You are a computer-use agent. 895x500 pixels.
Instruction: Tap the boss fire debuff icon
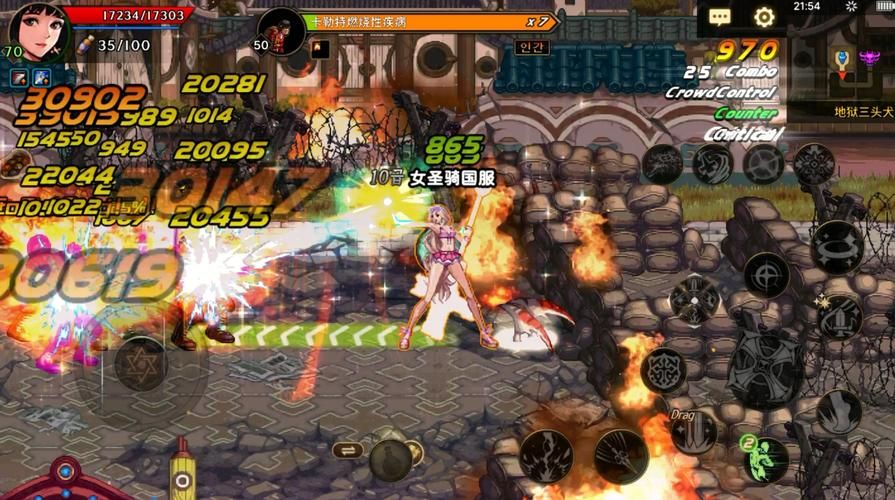[321, 48]
